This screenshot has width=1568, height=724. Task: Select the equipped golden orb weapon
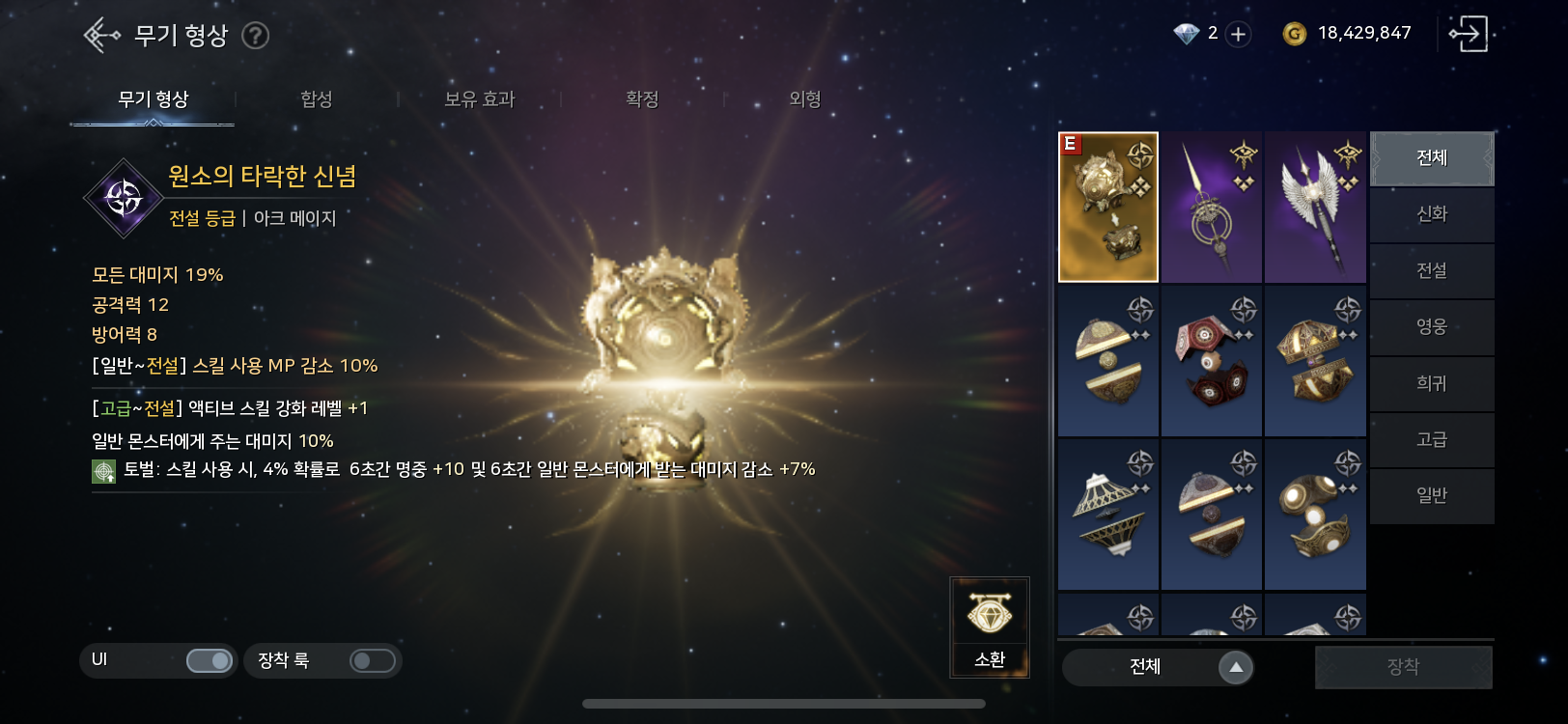[x=1108, y=208]
